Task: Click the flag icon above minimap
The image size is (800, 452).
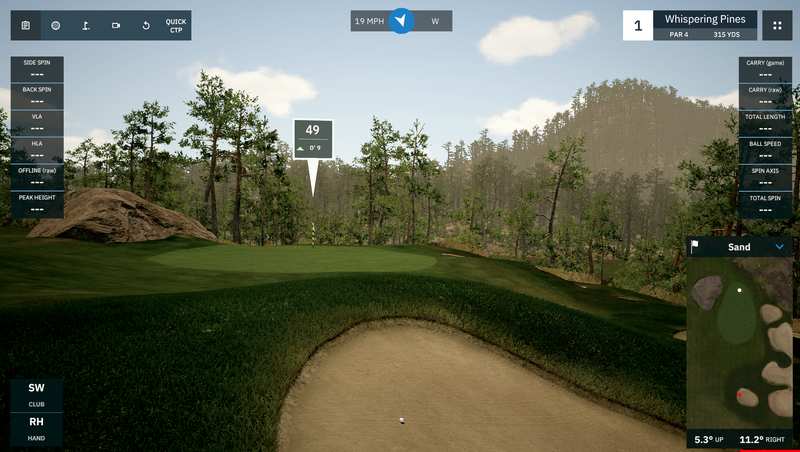Action: 695,247
